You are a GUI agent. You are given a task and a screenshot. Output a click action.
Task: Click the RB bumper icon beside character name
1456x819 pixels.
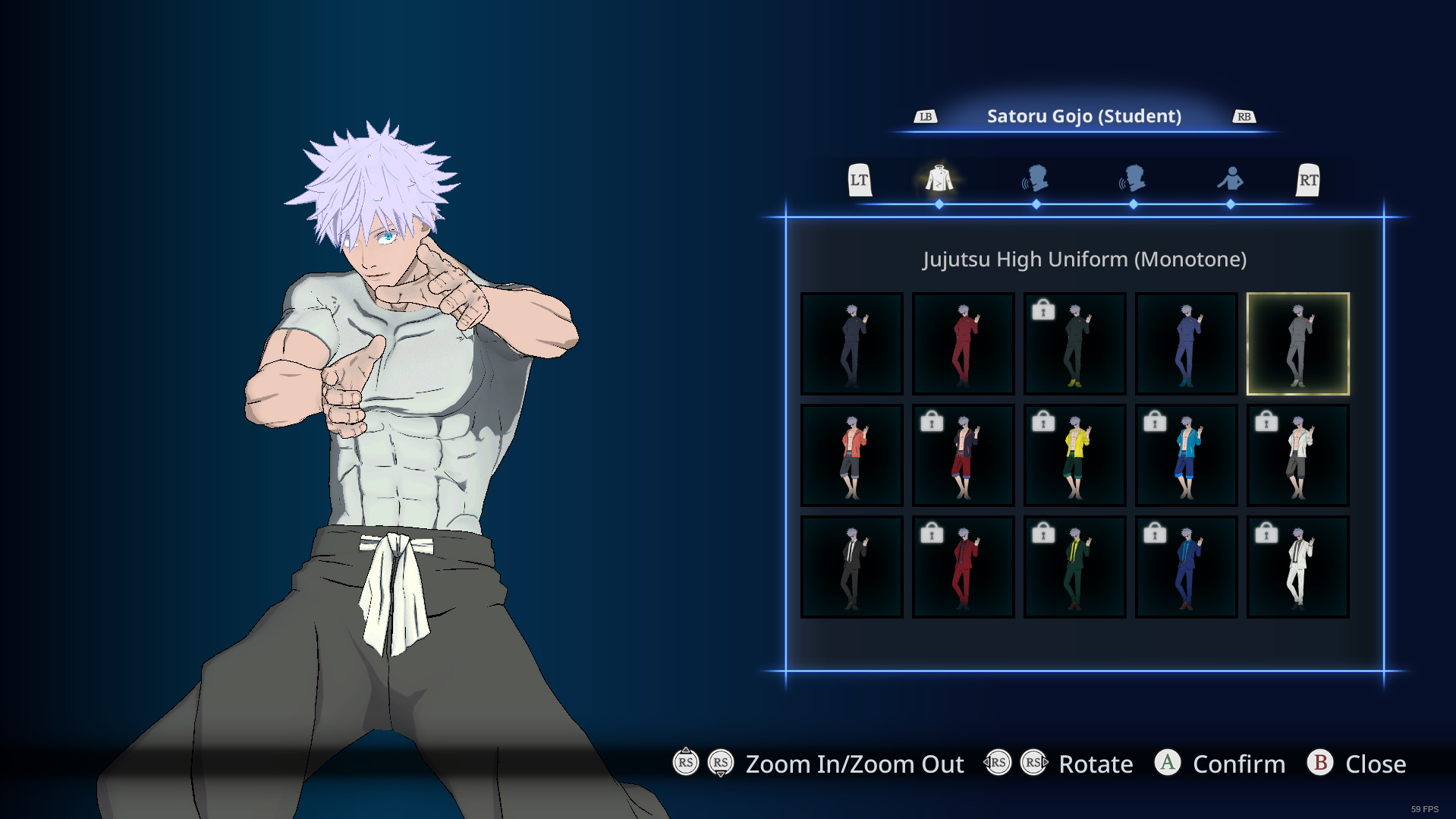tap(1244, 116)
